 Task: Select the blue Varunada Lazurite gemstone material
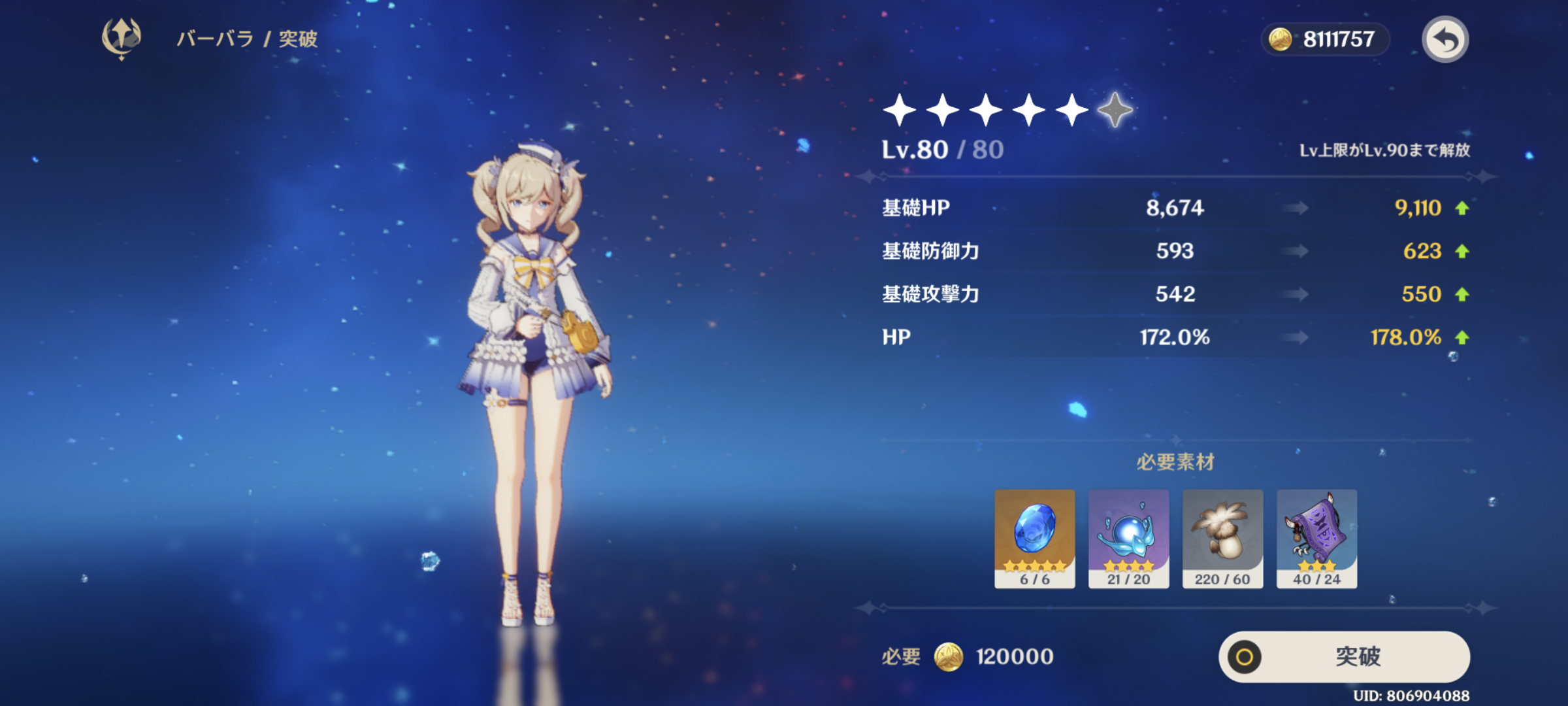coord(1034,538)
